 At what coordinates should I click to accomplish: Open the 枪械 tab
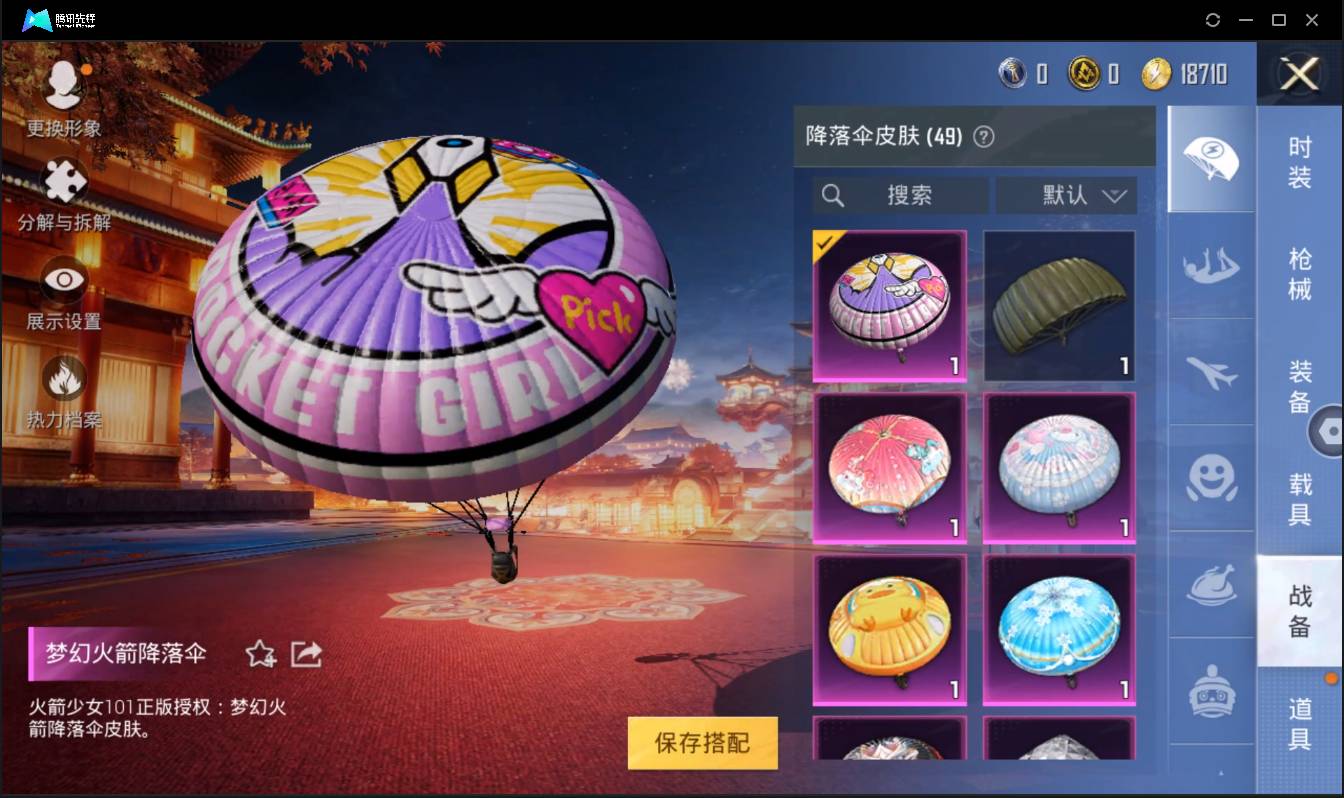pos(1301,271)
